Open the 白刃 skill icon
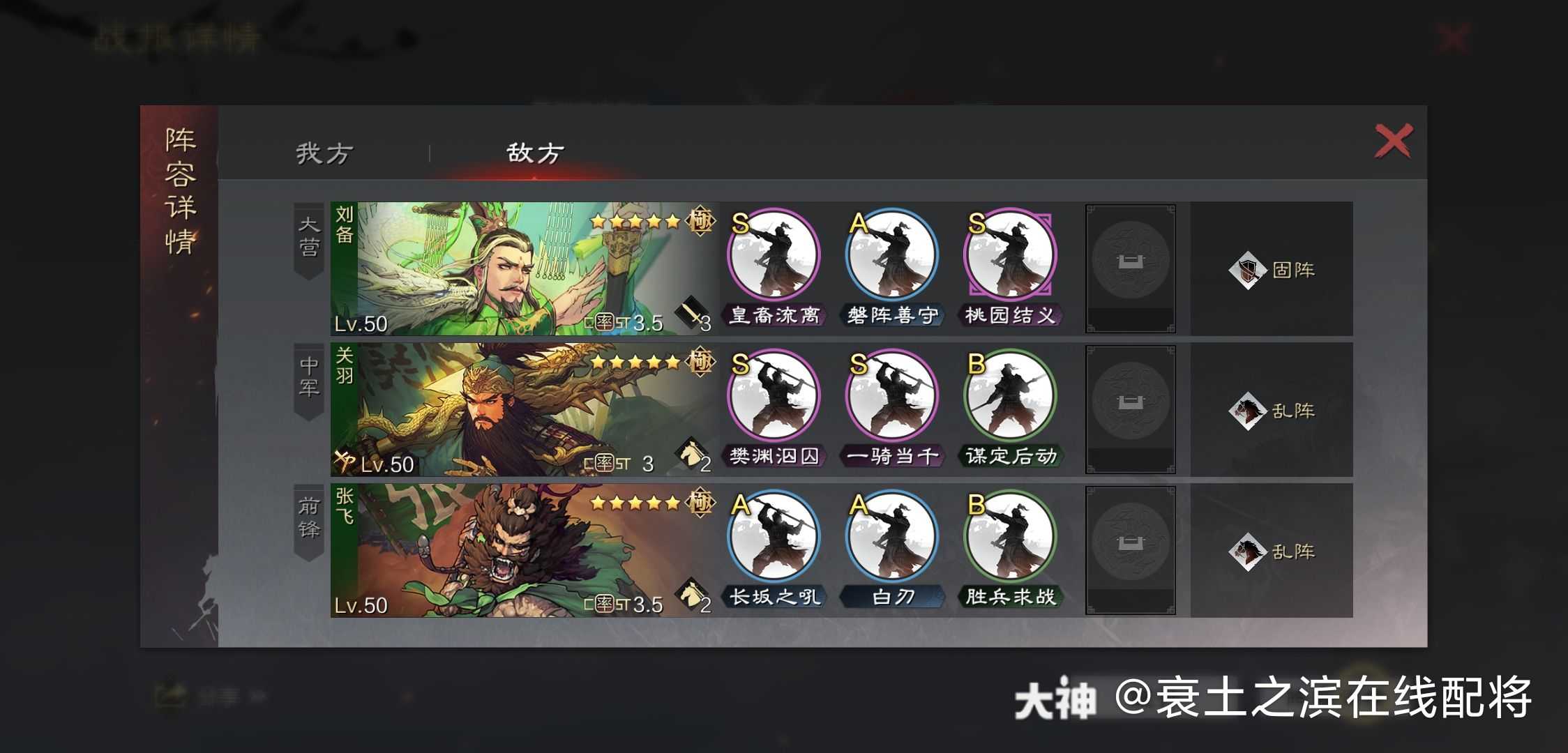The image size is (1568, 753). [893, 535]
